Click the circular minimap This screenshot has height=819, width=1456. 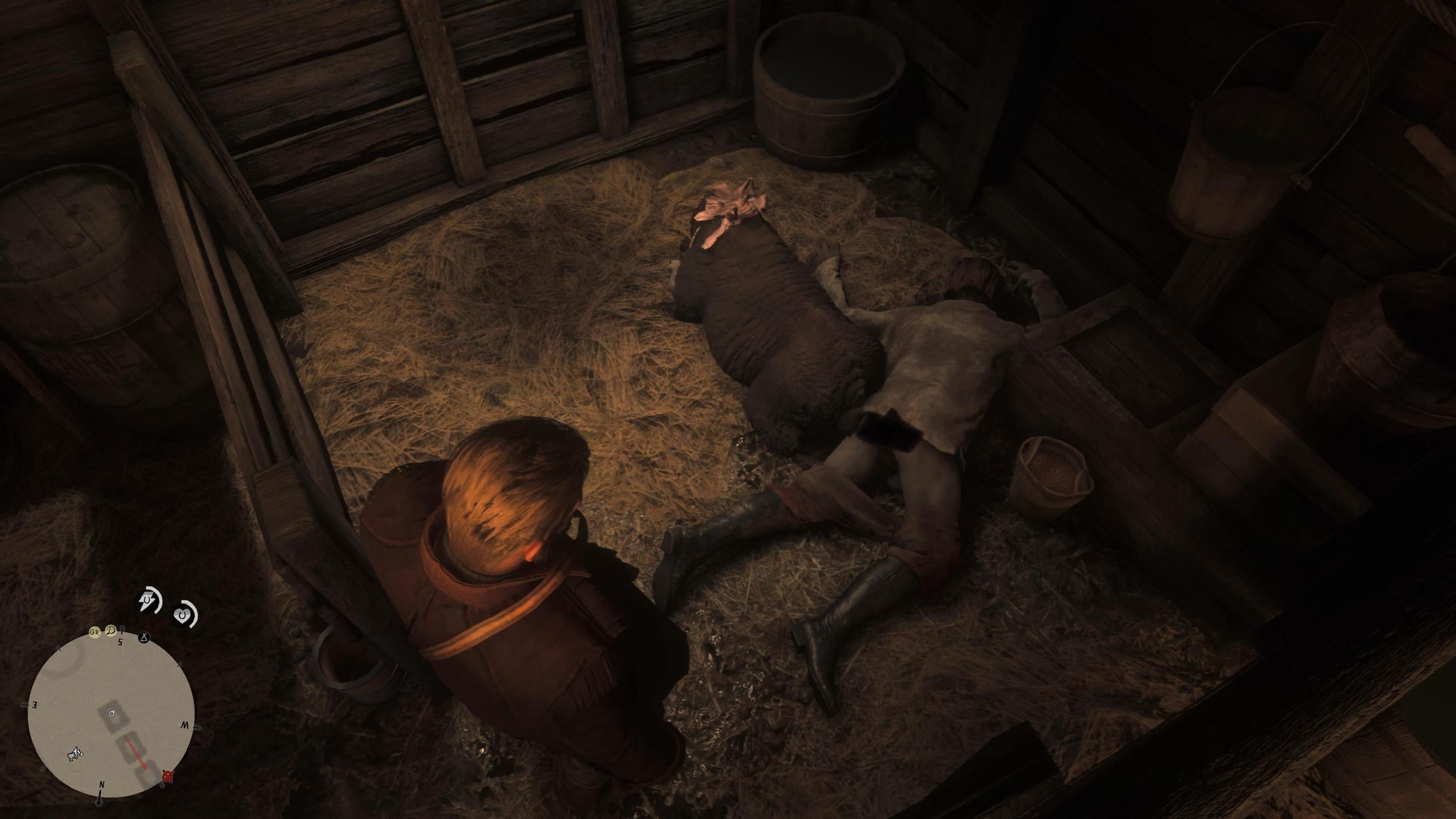click(111, 715)
